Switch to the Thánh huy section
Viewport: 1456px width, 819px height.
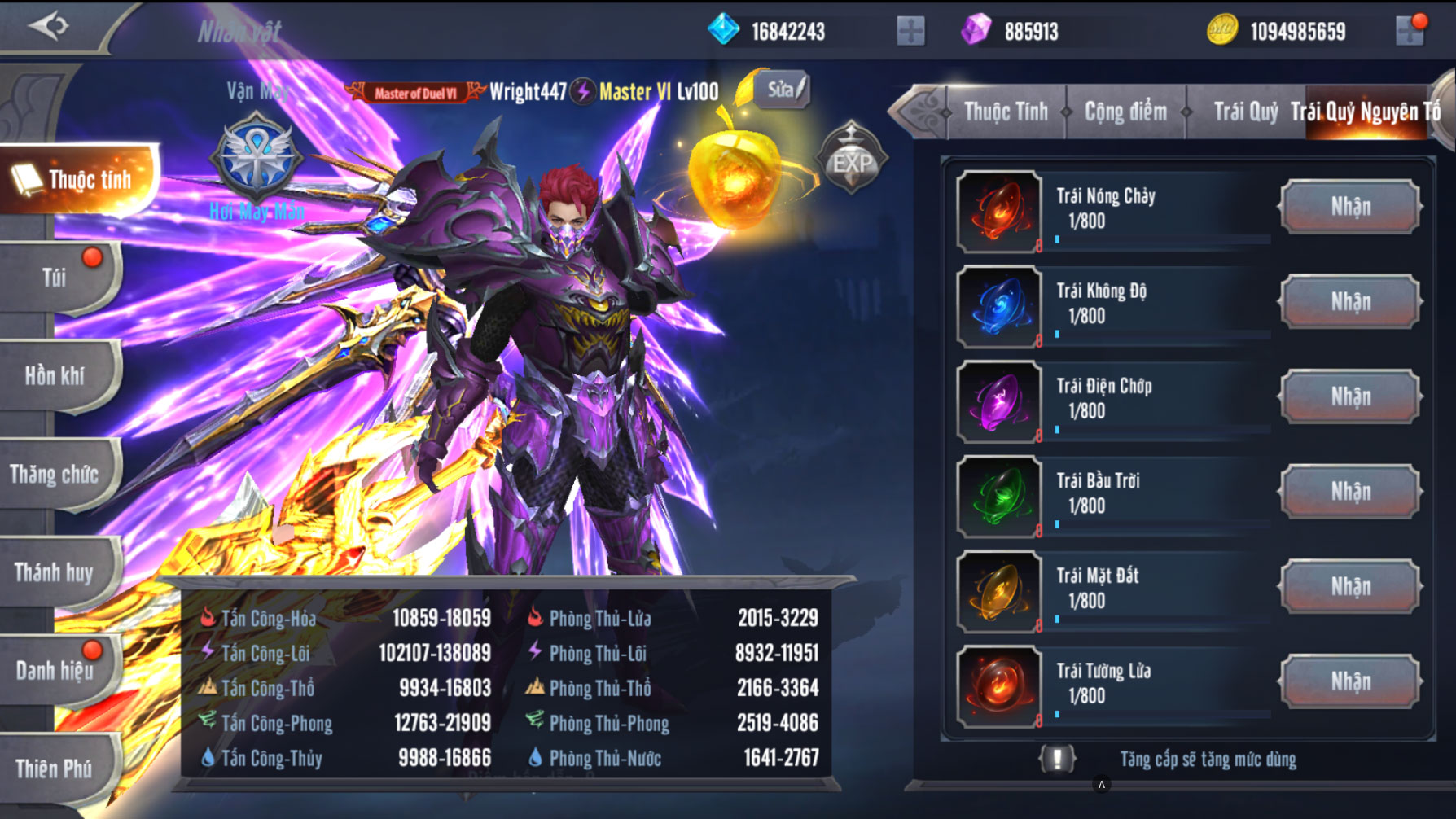click(55, 573)
